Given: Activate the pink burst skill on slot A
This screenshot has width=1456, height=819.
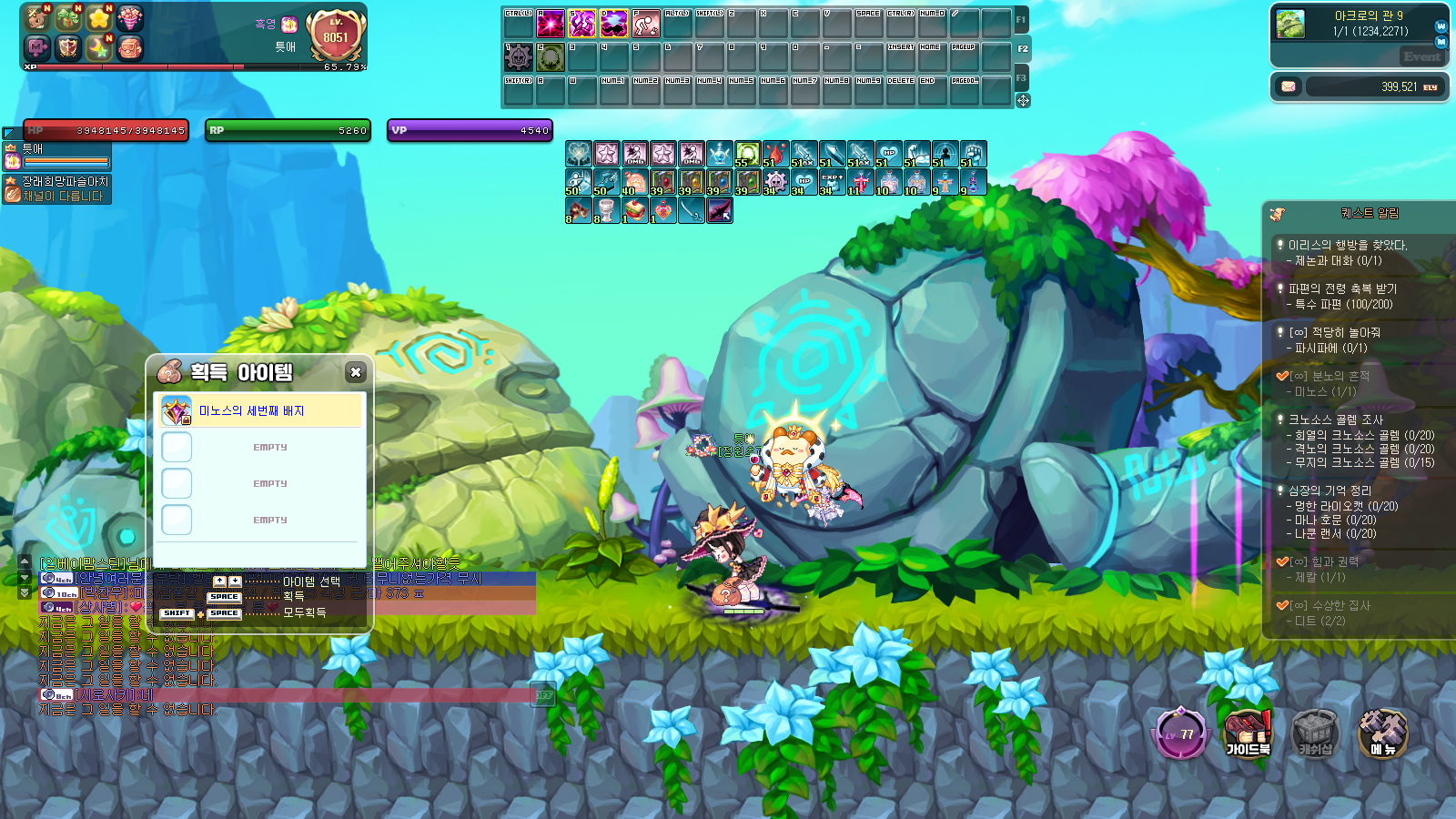Looking at the screenshot, I should coord(551,23).
